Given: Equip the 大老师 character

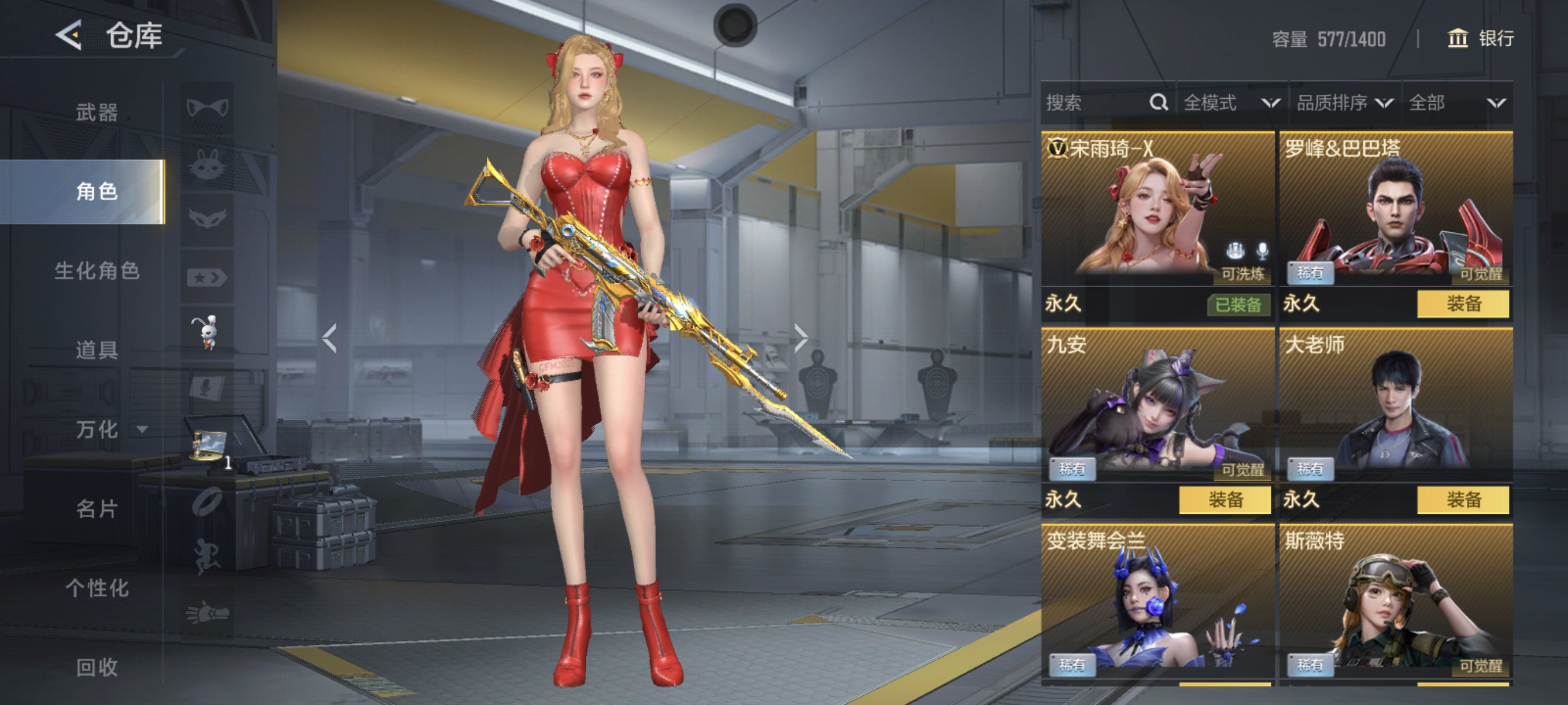Looking at the screenshot, I should 1463,500.
